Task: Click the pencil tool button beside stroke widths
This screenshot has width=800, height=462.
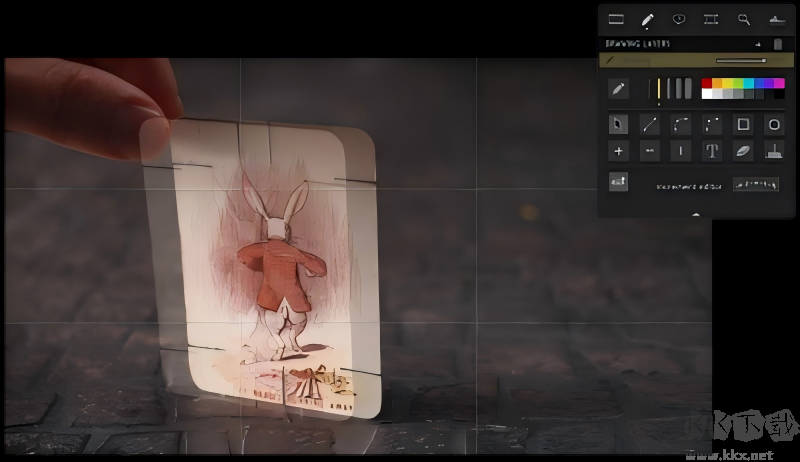Action: (619, 89)
